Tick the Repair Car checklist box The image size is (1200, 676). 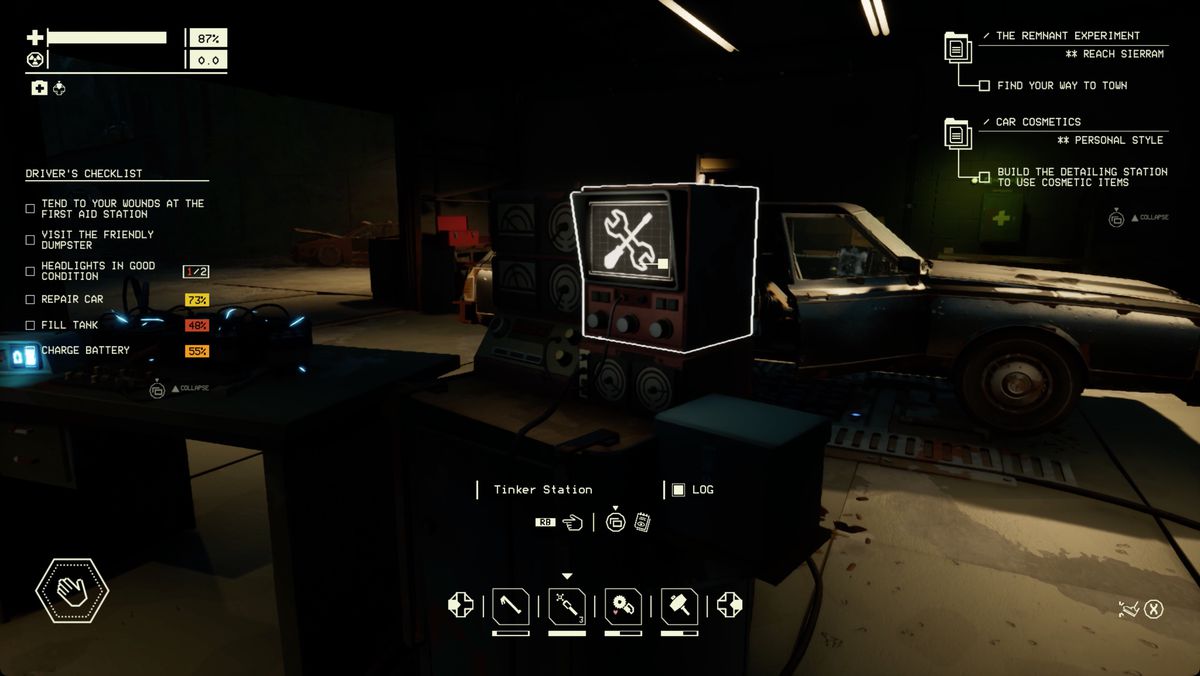30,300
